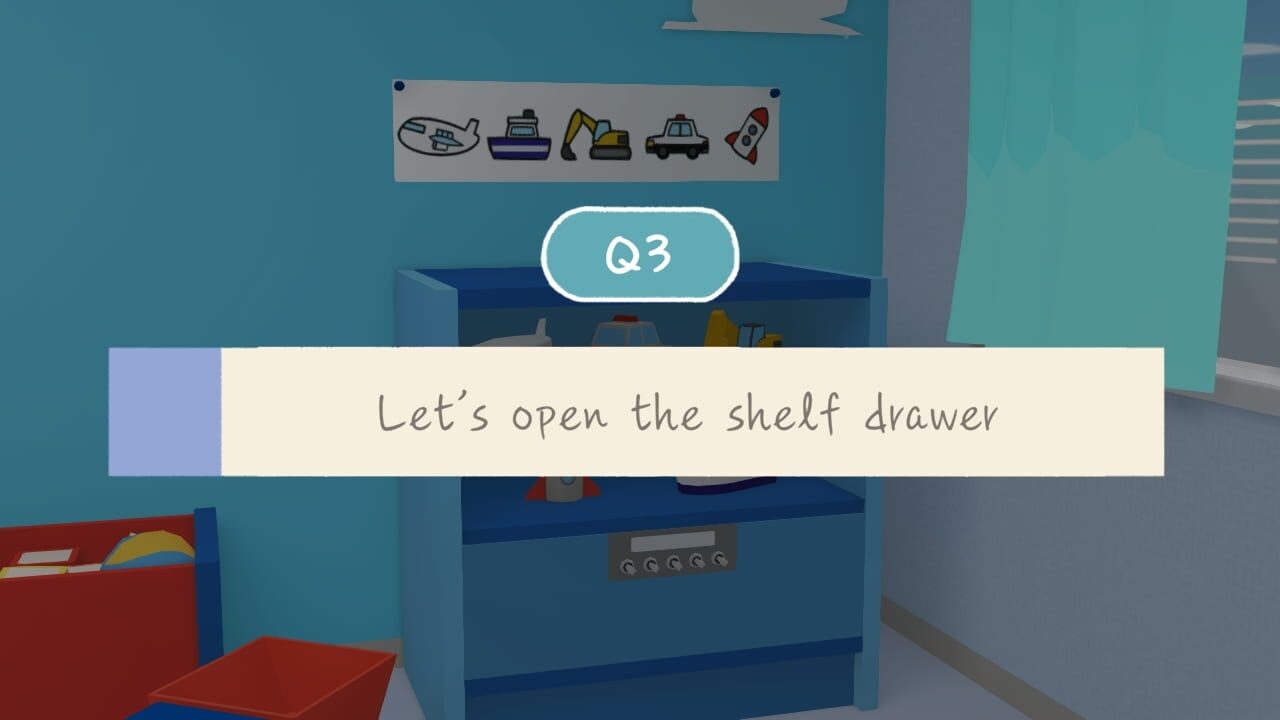Screen dimensions: 1280x720
Task: Turn the middle drawer knob
Action: 673,563
